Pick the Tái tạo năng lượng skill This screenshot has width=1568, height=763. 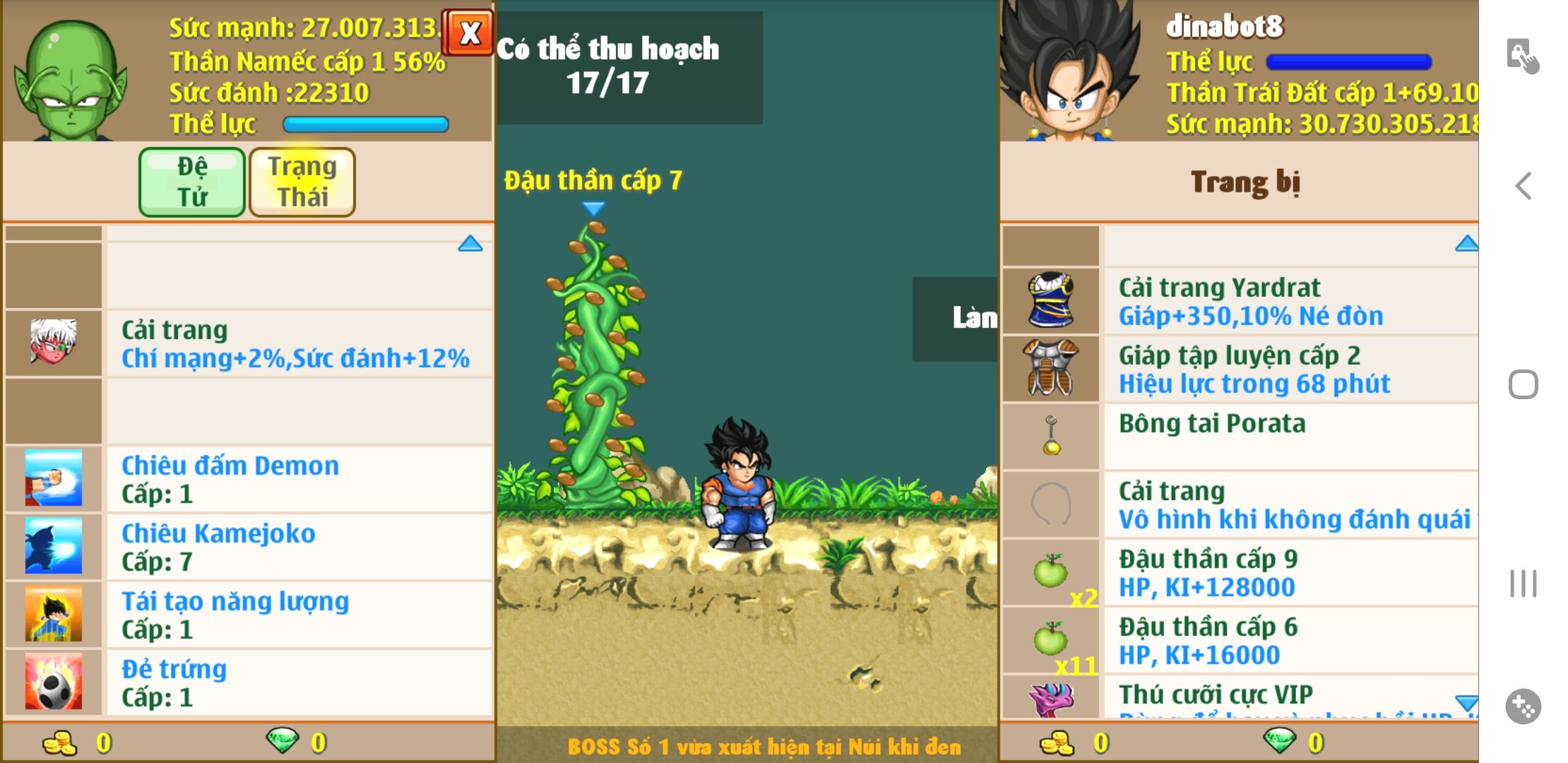click(x=297, y=615)
